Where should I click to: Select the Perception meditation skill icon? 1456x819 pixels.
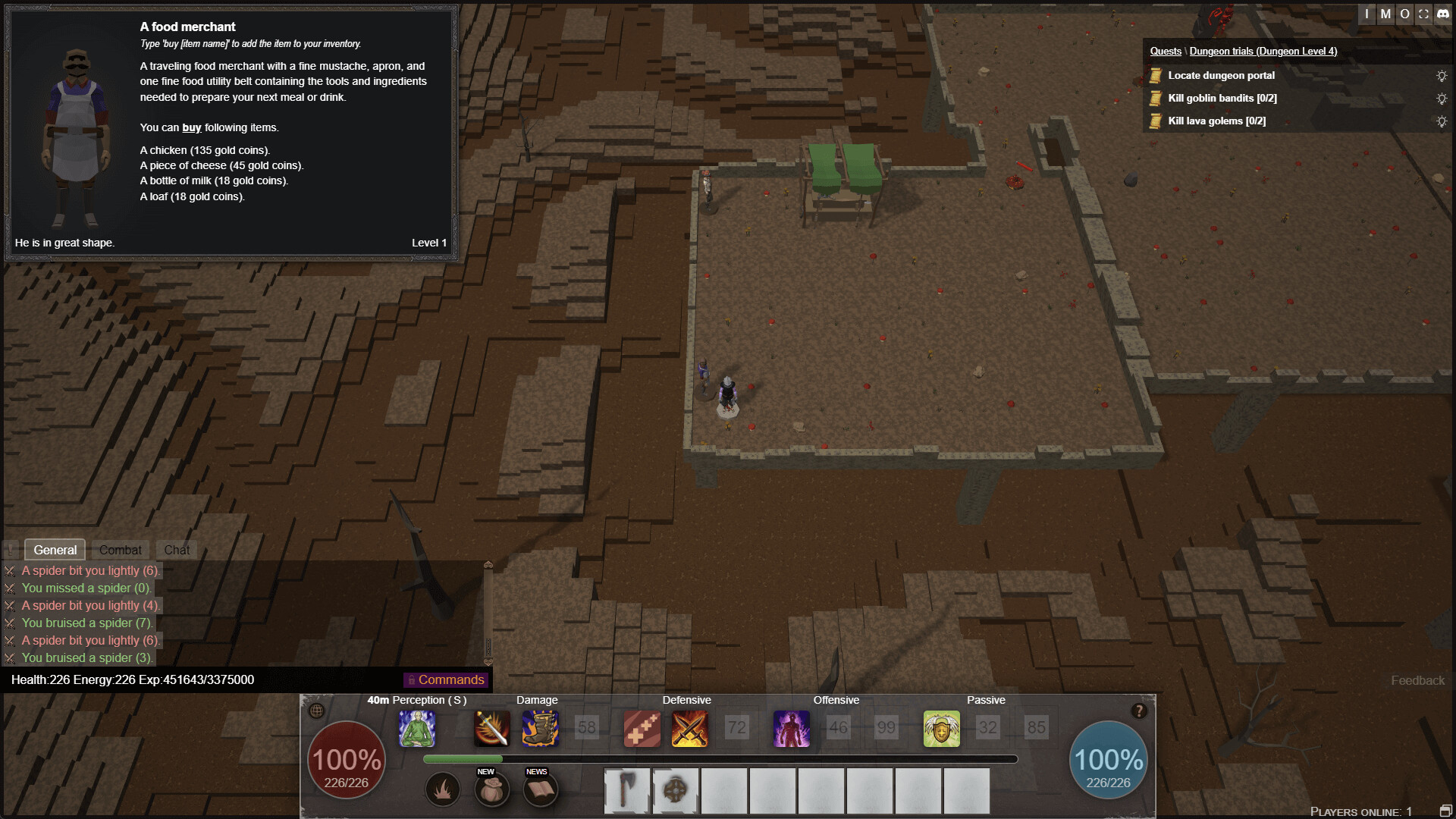[418, 728]
